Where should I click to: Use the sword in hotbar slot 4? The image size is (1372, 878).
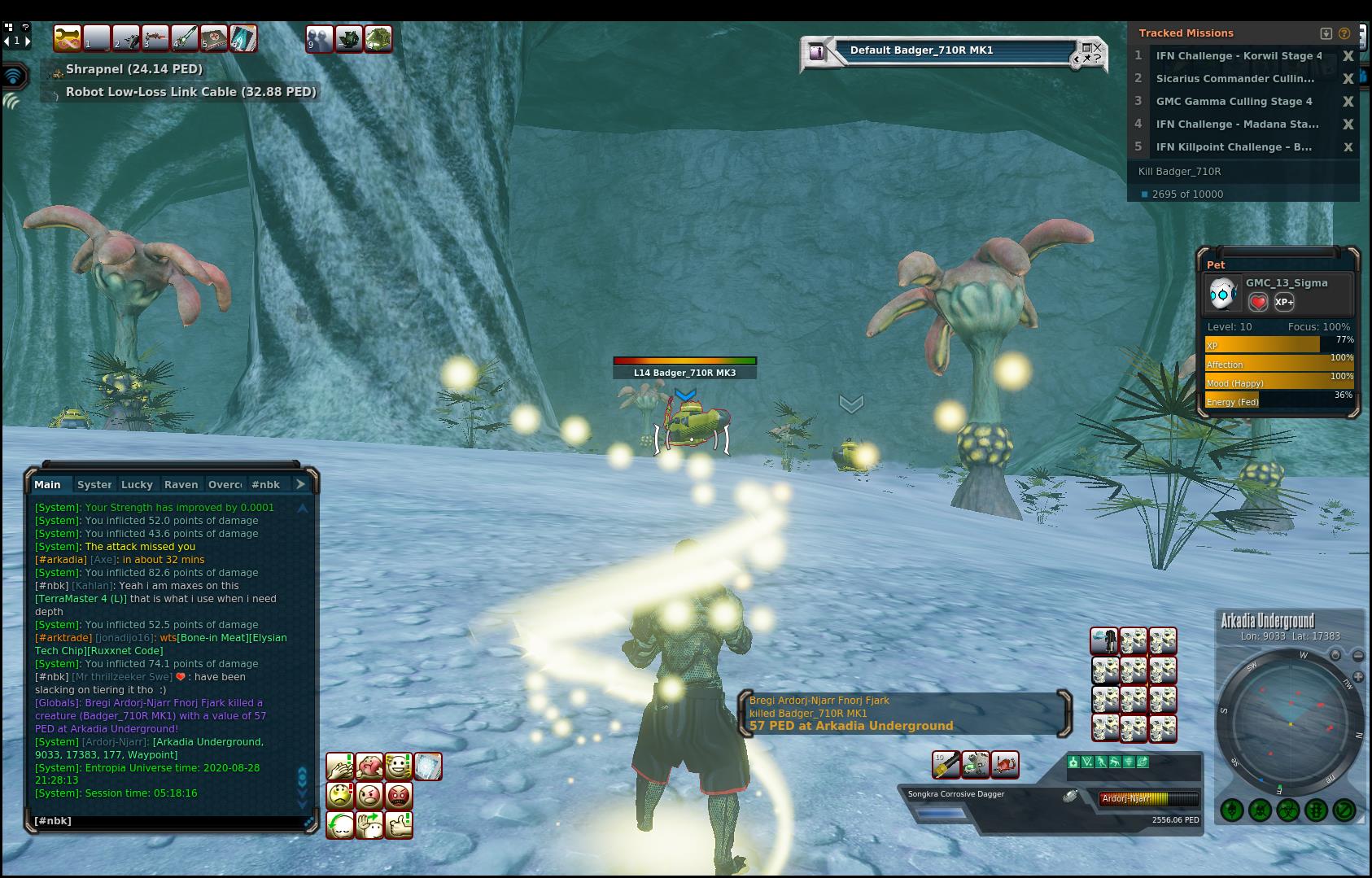click(x=185, y=38)
